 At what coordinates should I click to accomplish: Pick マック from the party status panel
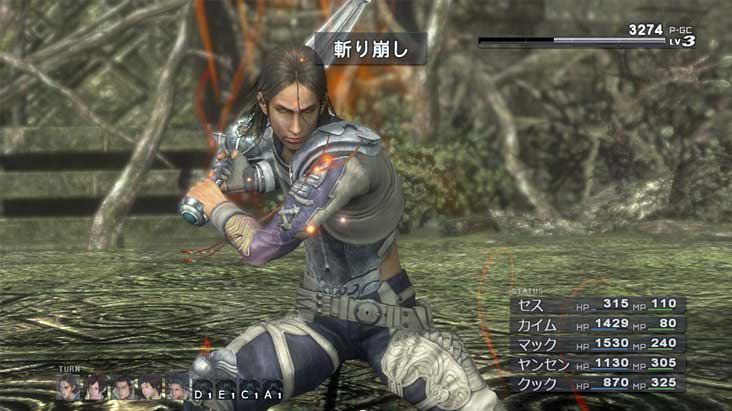pos(597,344)
